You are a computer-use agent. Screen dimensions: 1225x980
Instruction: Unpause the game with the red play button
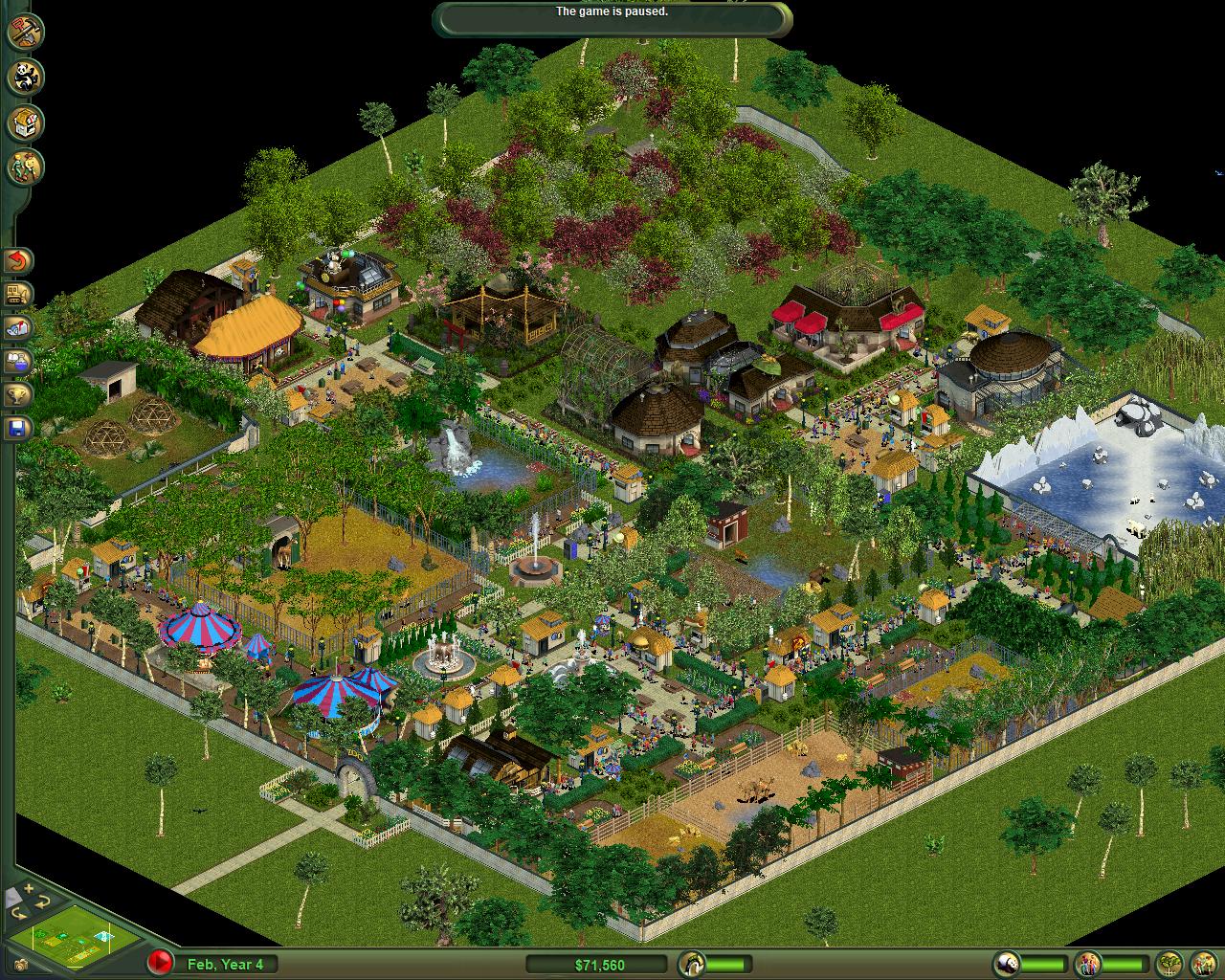pyautogui.click(x=160, y=961)
